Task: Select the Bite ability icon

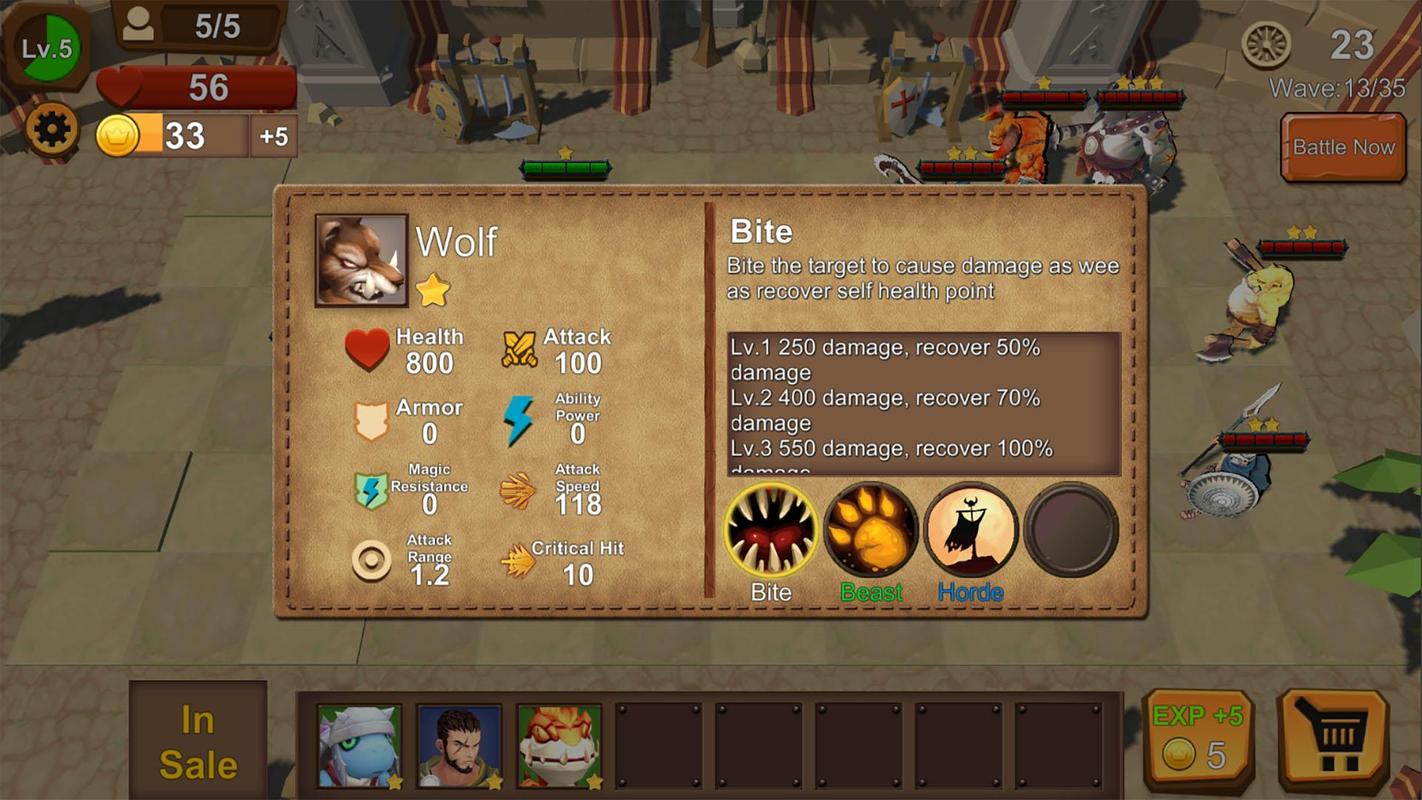Action: tap(771, 531)
